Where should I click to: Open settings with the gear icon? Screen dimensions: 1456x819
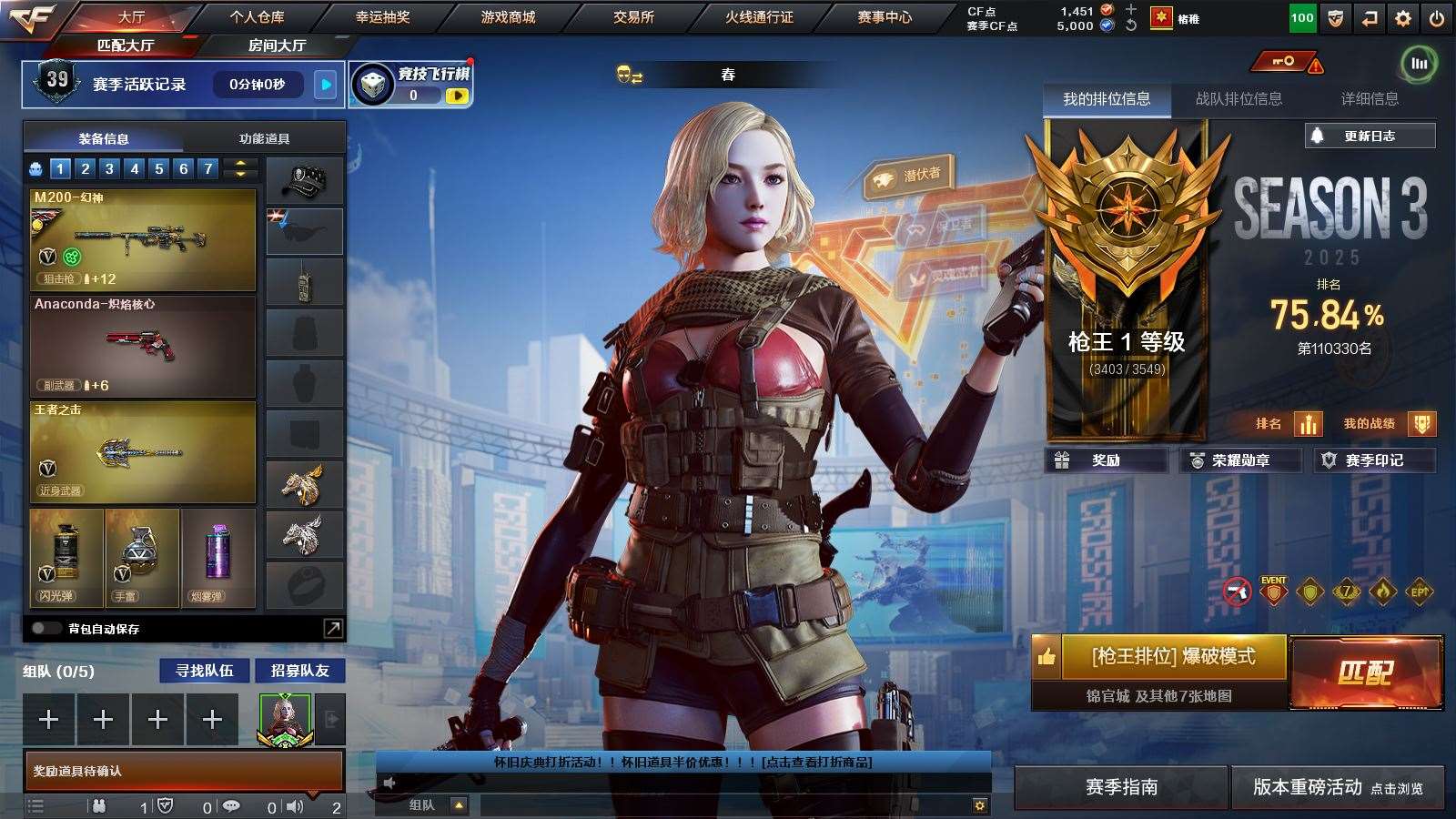coord(1403,18)
